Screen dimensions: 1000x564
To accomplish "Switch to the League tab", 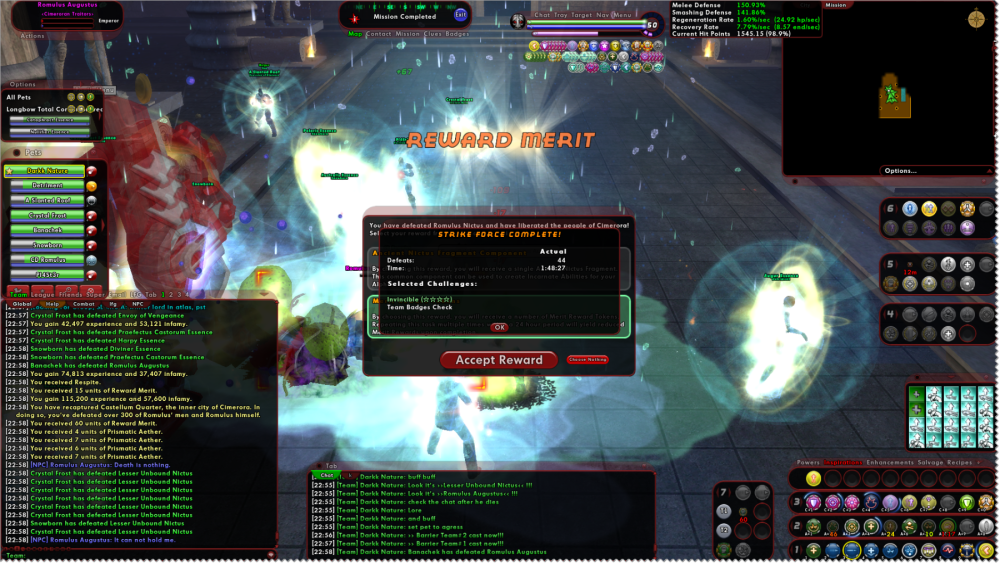I will [42, 295].
